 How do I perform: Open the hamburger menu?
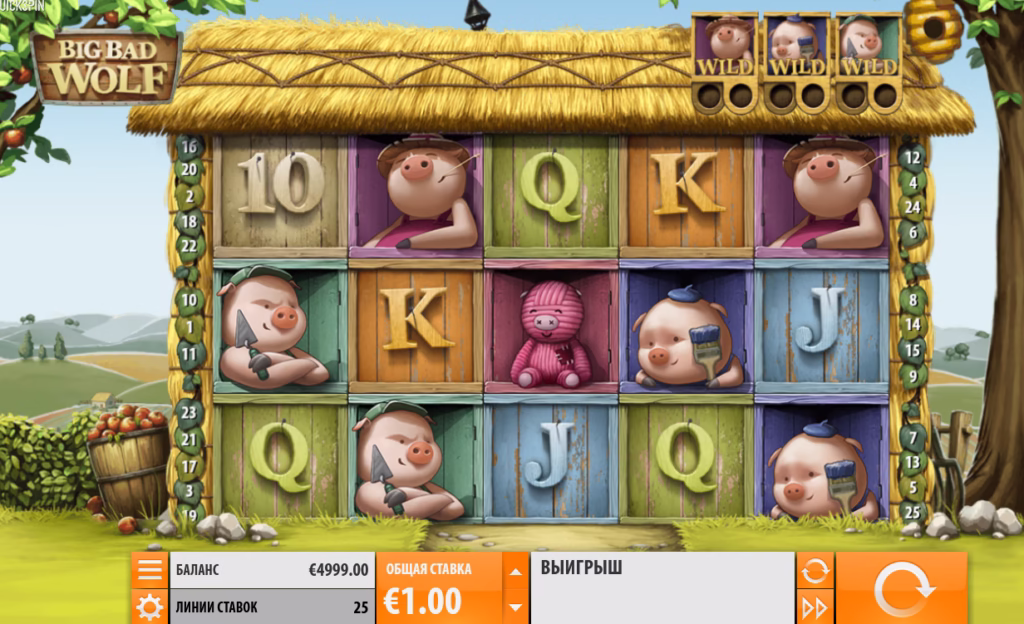(x=149, y=570)
